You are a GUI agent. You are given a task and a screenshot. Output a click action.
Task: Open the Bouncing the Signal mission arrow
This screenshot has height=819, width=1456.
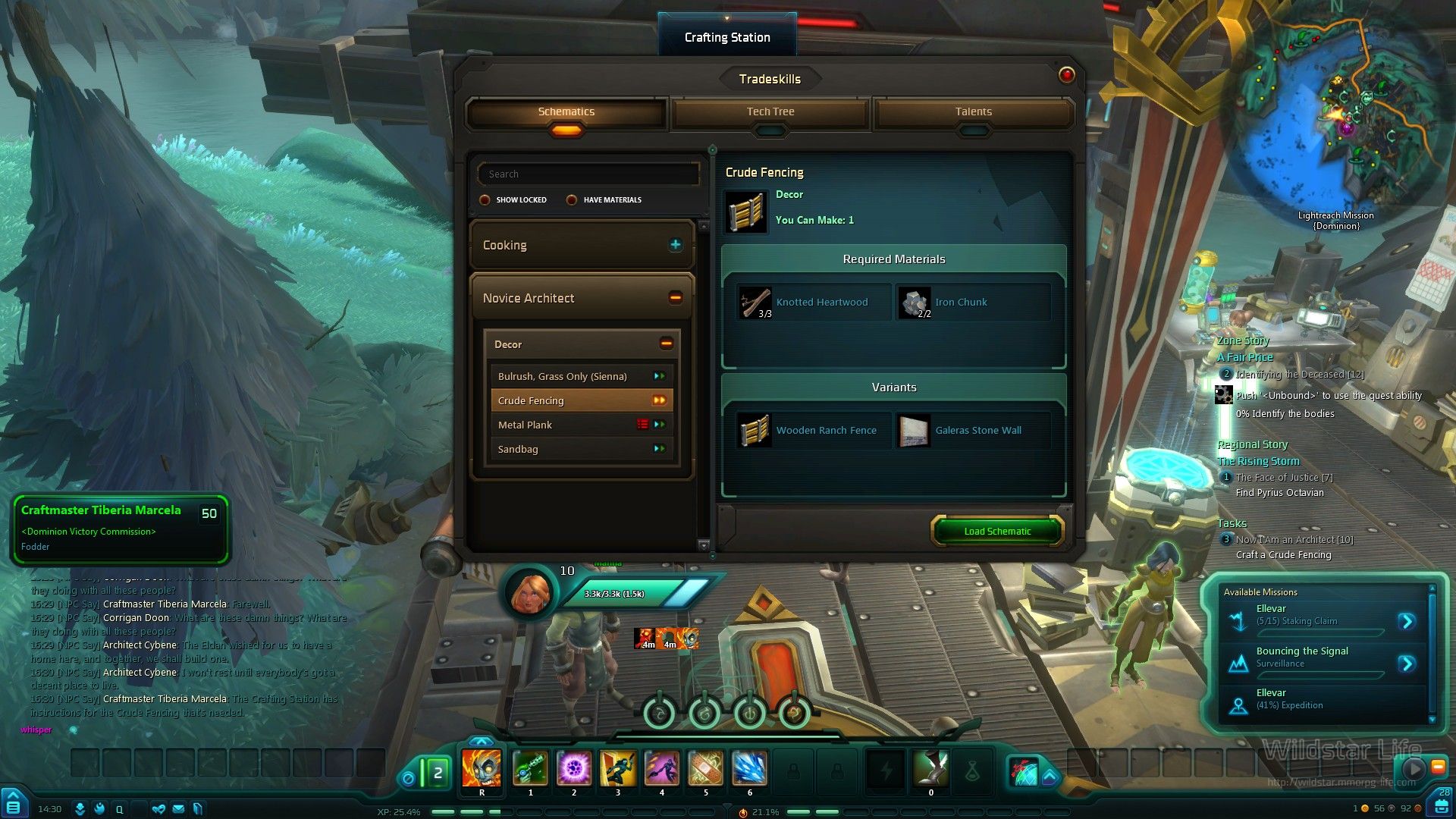click(x=1407, y=664)
